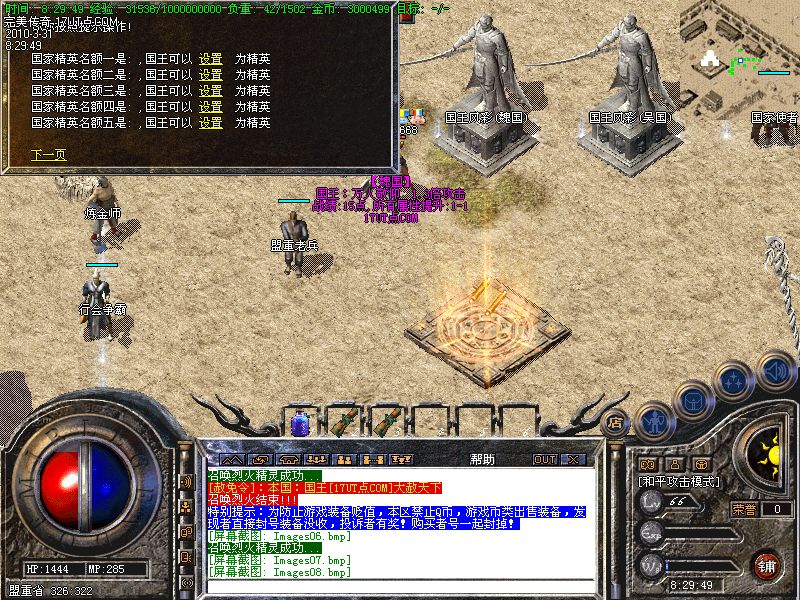Open the 店 shop button
This screenshot has height=600, width=800.
click(x=616, y=422)
